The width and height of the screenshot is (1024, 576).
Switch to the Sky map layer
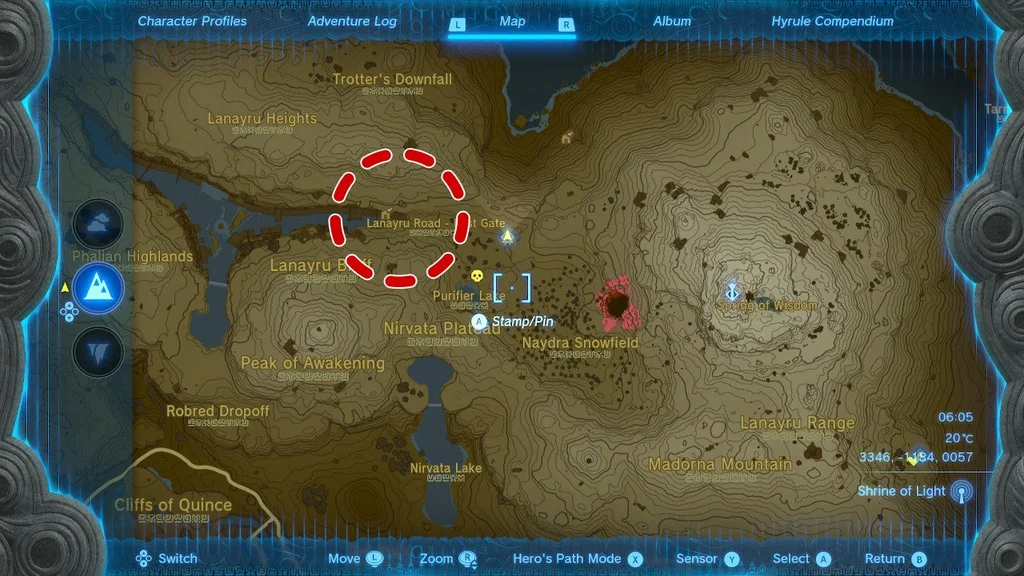pyautogui.click(x=98, y=225)
